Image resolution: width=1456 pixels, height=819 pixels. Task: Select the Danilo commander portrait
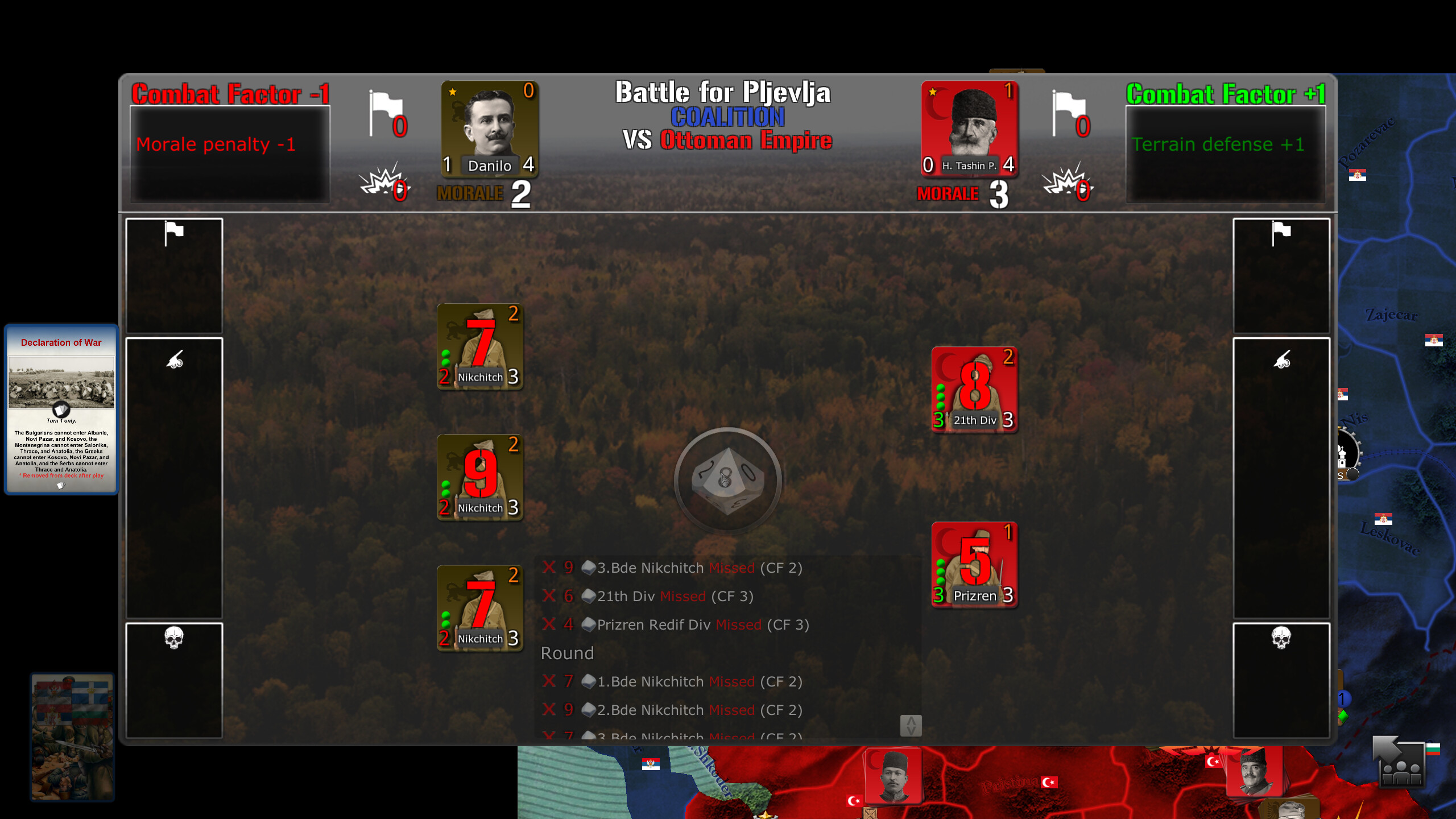coord(490,128)
